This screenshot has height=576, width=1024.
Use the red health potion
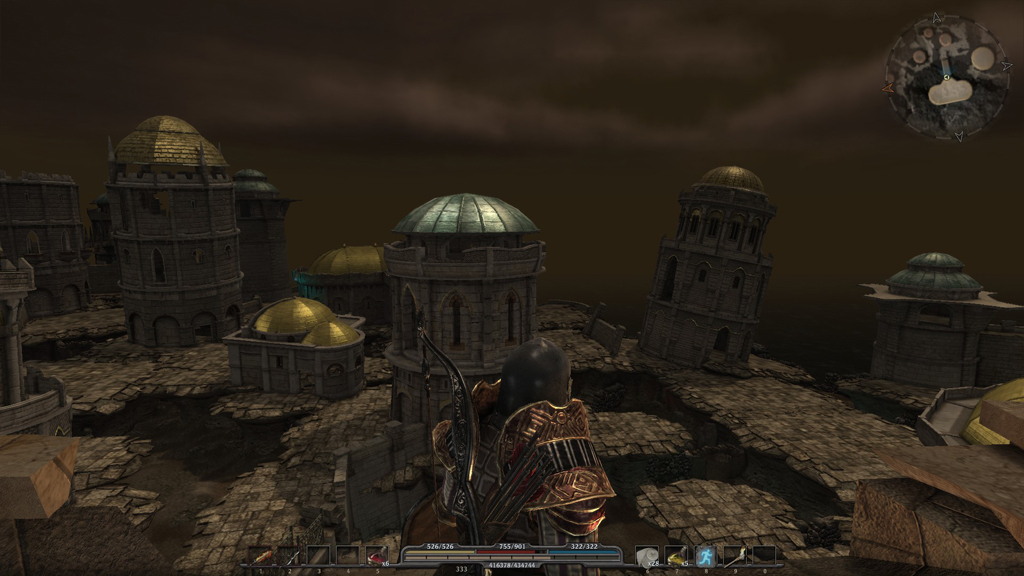(376, 555)
